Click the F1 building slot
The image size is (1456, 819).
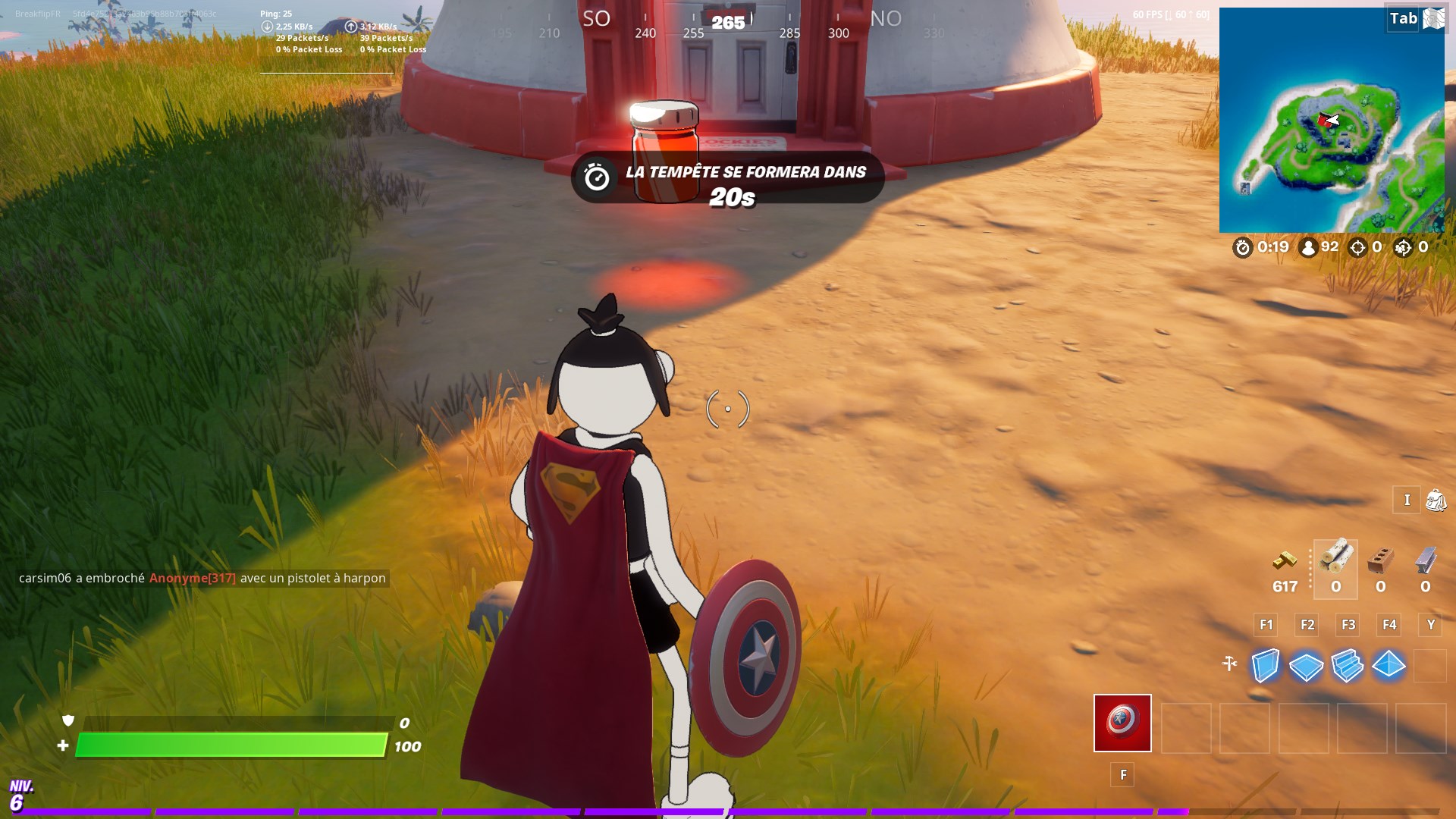point(1265,625)
